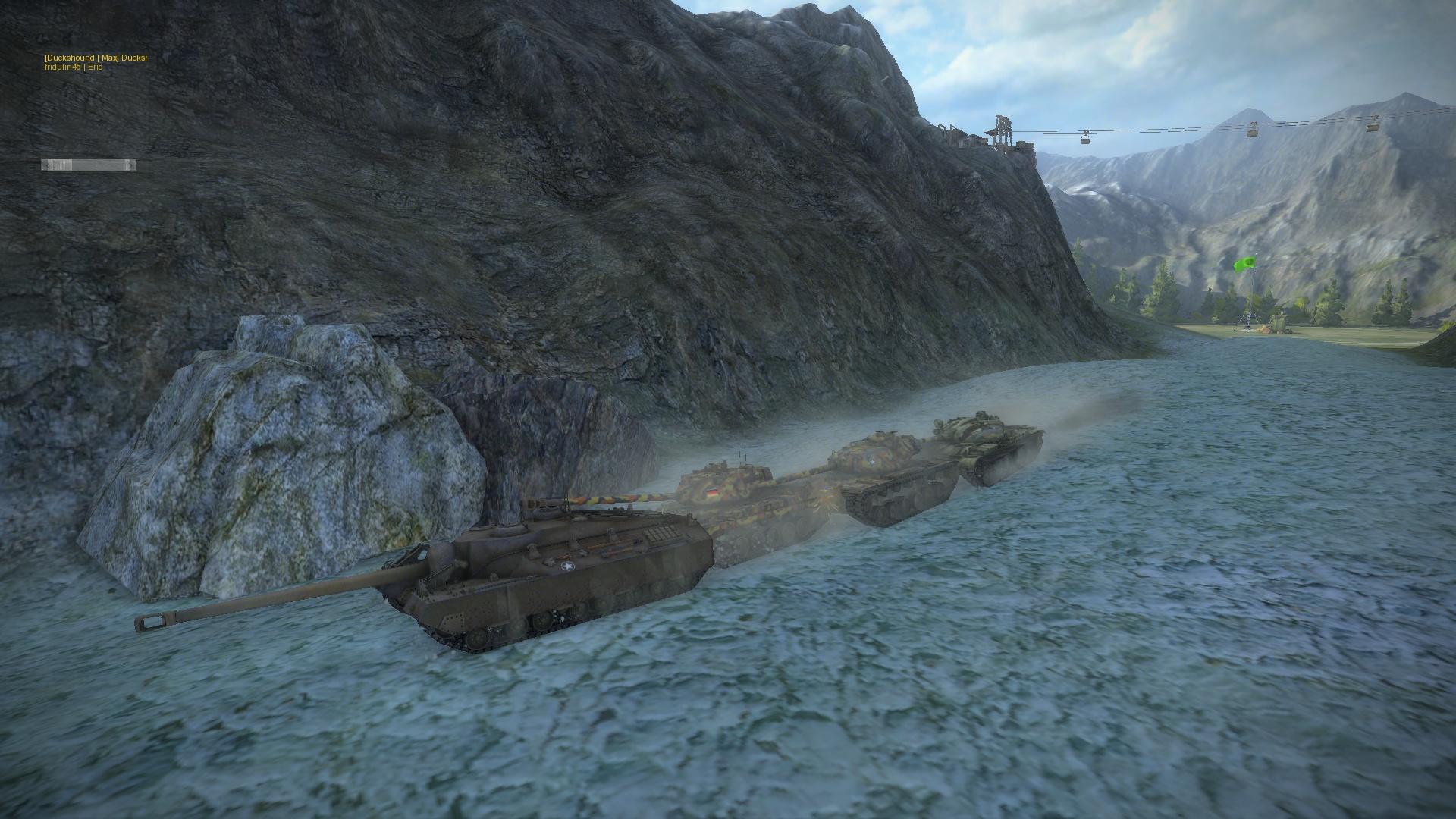The width and height of the screenshot is (1456, 819).
Task: Click the horizontal scrollbar's ridged thumb handle
Action: [62, 165]
